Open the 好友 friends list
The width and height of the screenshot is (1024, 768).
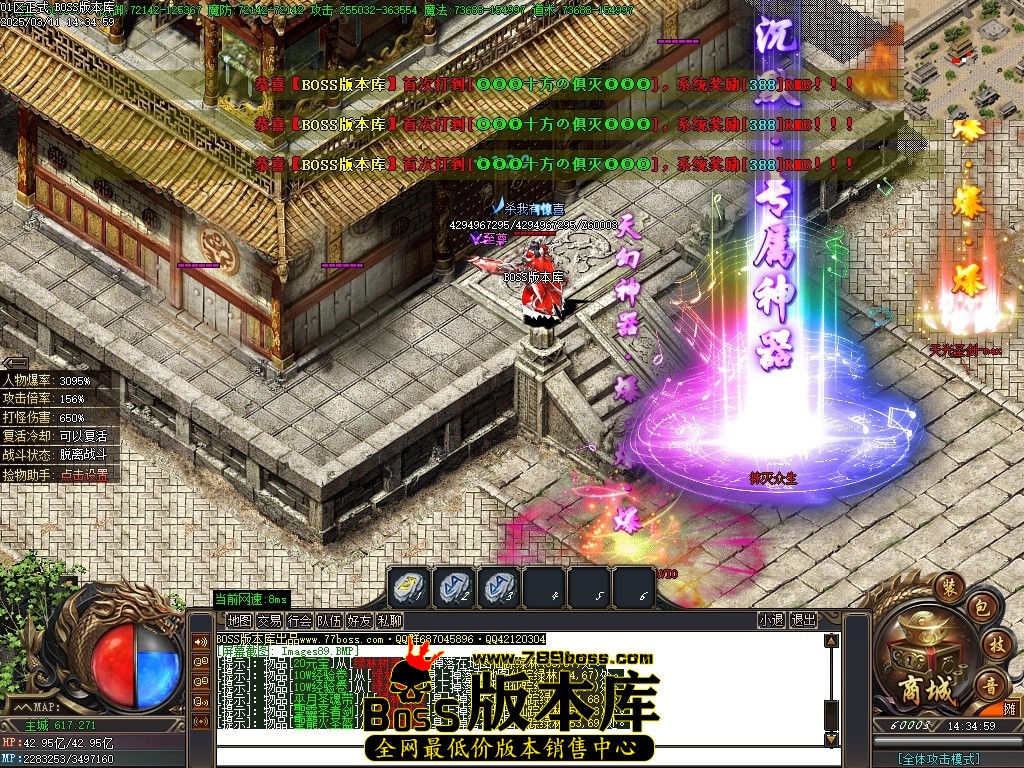point(359,621)
